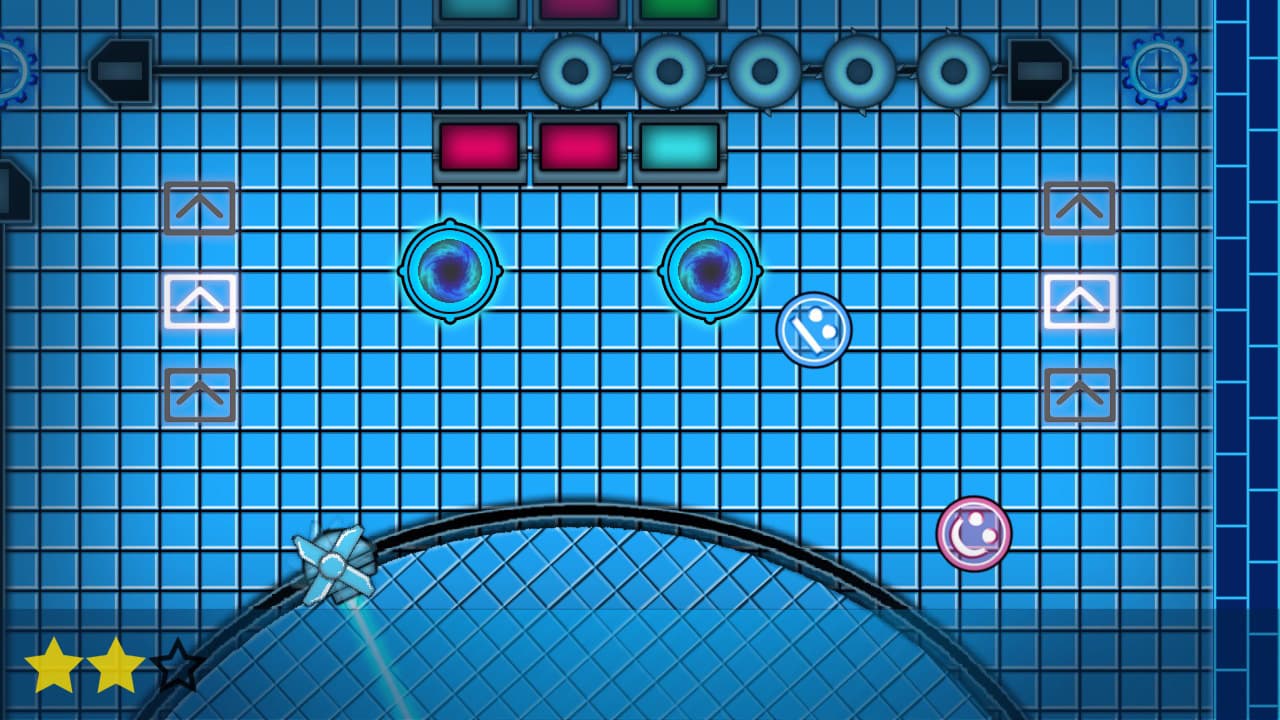Expand the bottom-right chevron pad
The width and height of the screenshot is (1280, 720).
coord(1080,394)
